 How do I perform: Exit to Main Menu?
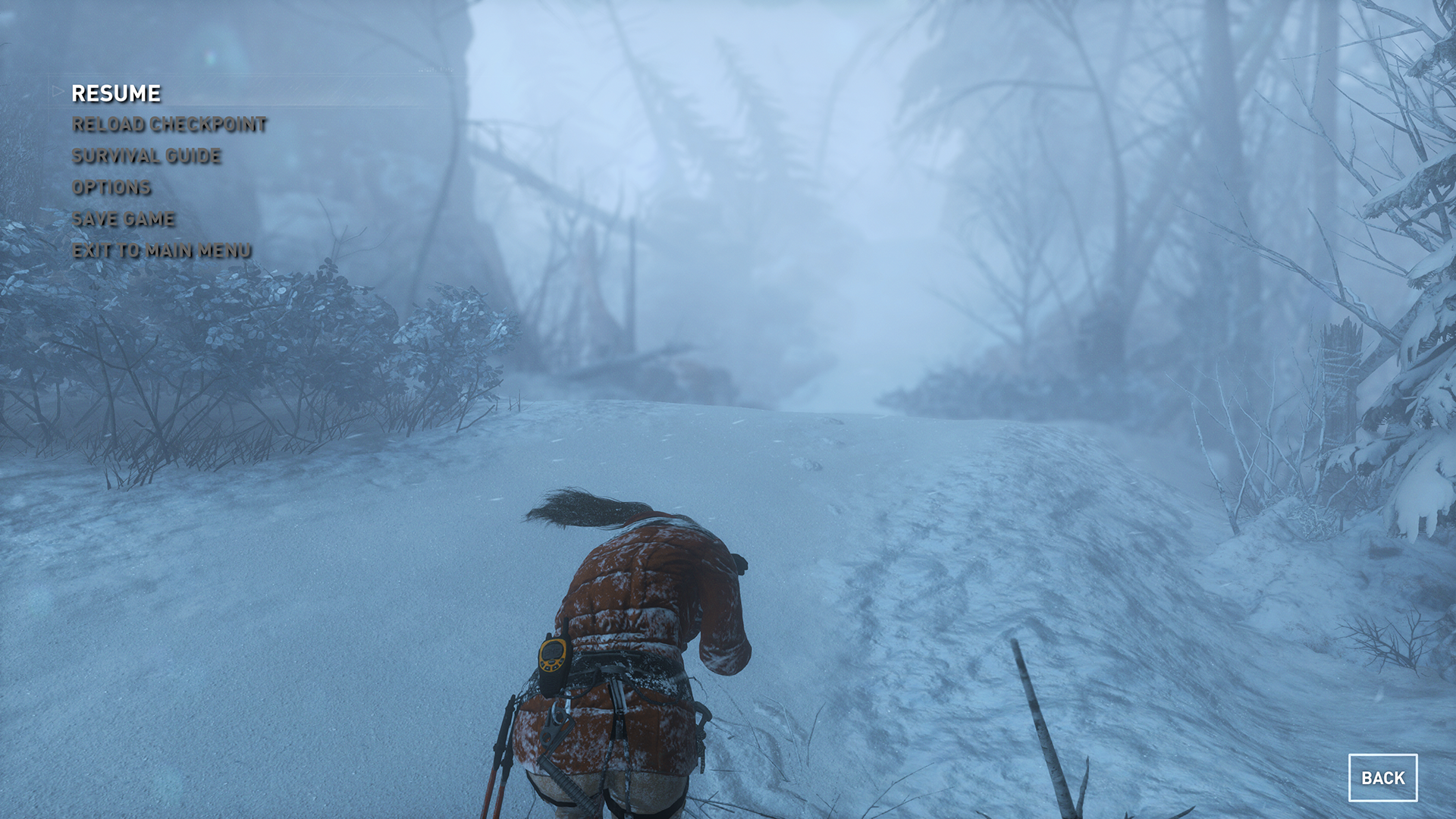162,250
